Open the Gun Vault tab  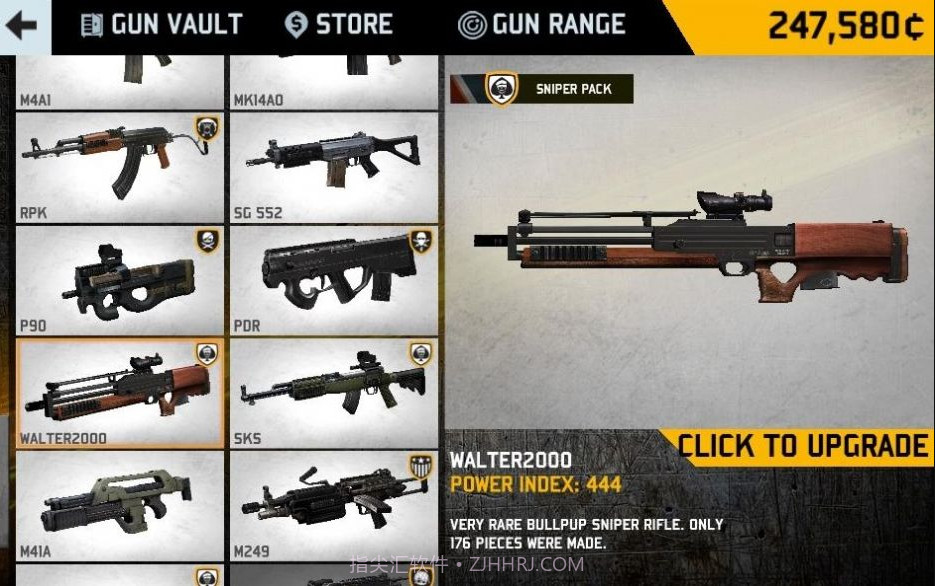coord(162,25)
